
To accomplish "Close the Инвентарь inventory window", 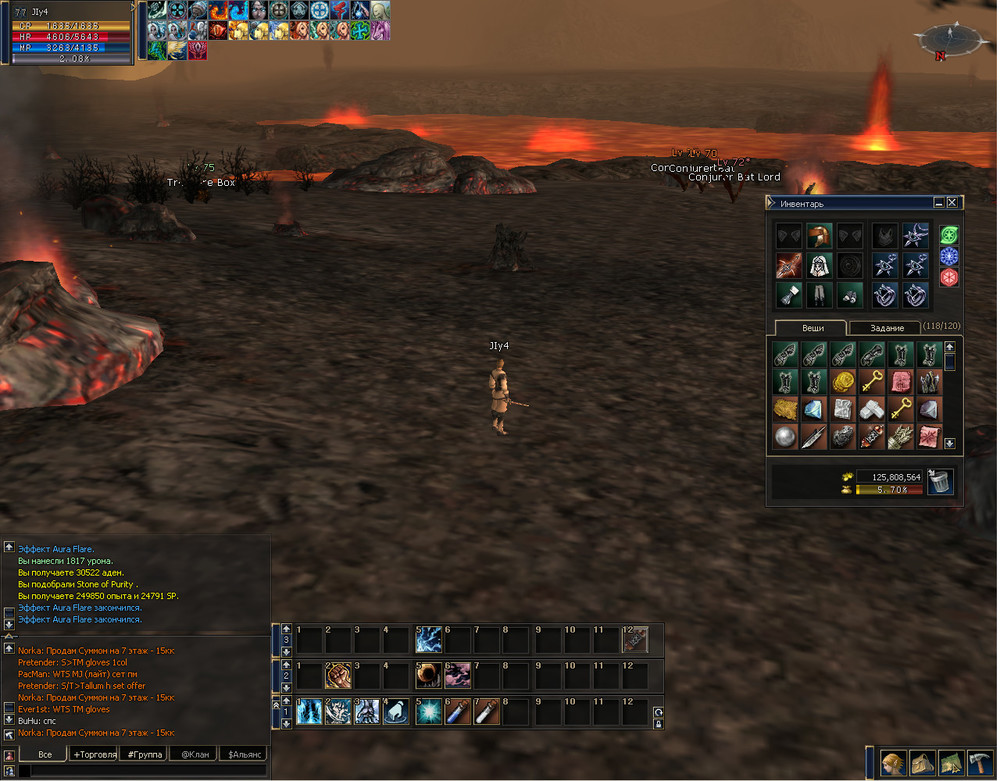I will click(x=952, y=203).
